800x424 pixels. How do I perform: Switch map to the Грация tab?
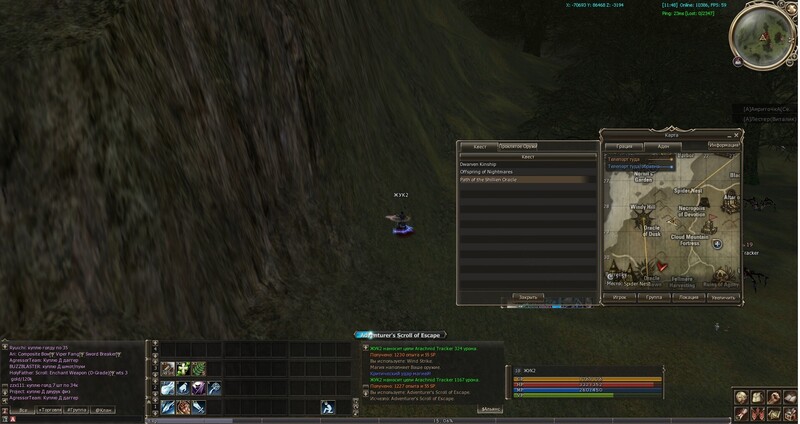pyautogui.click(x=623, y=146)
